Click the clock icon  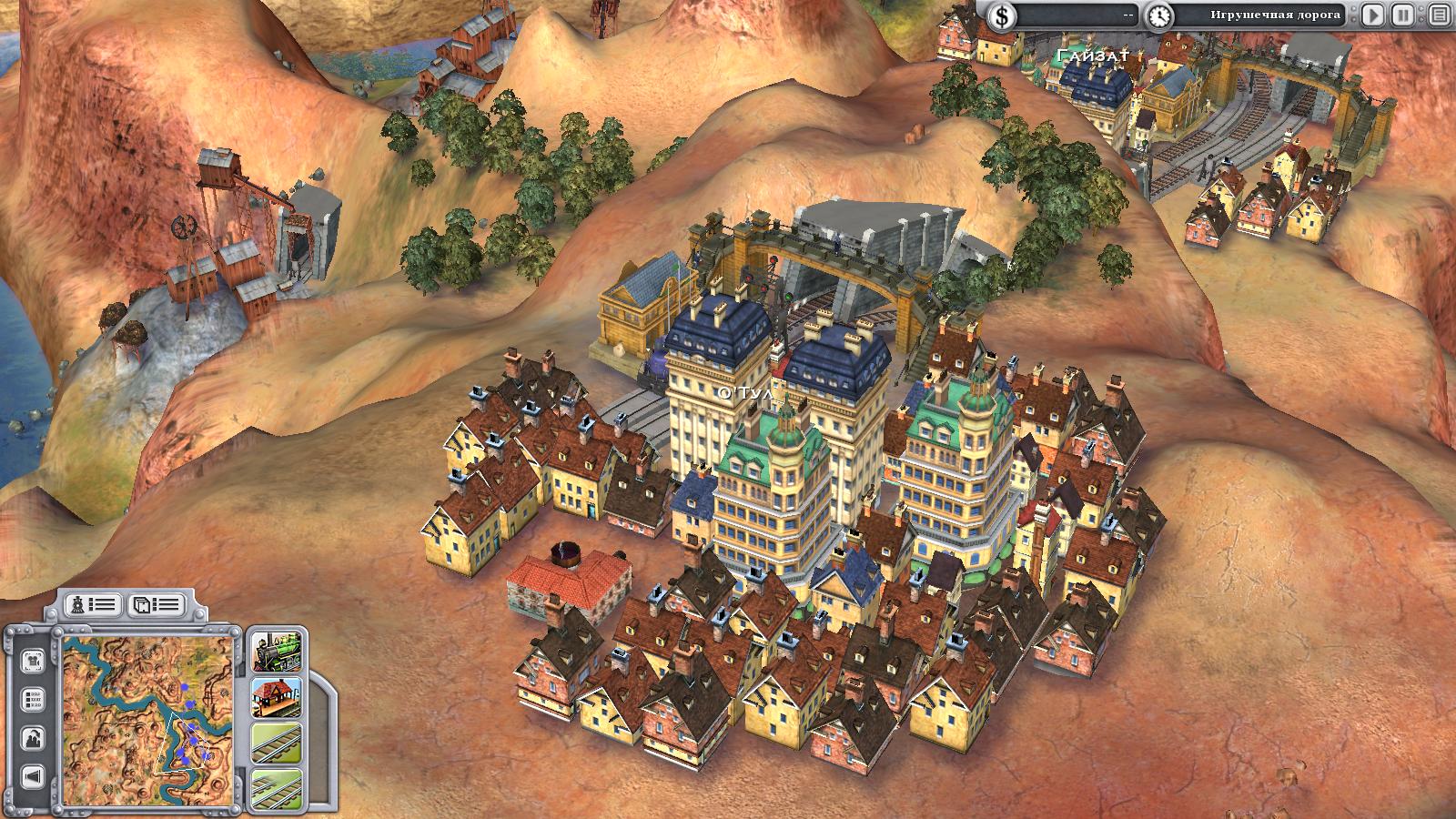(x=1158, y=15)
